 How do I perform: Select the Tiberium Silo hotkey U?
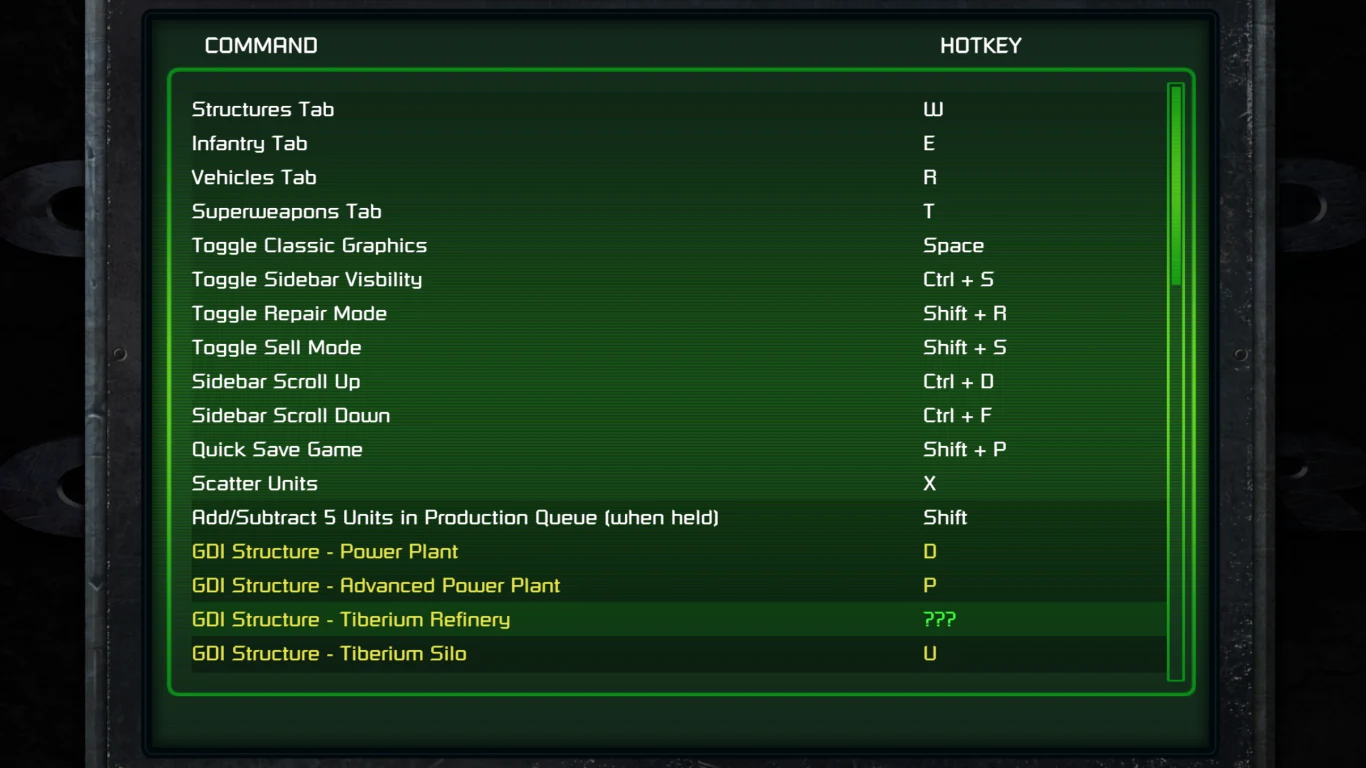click(929, 653)
